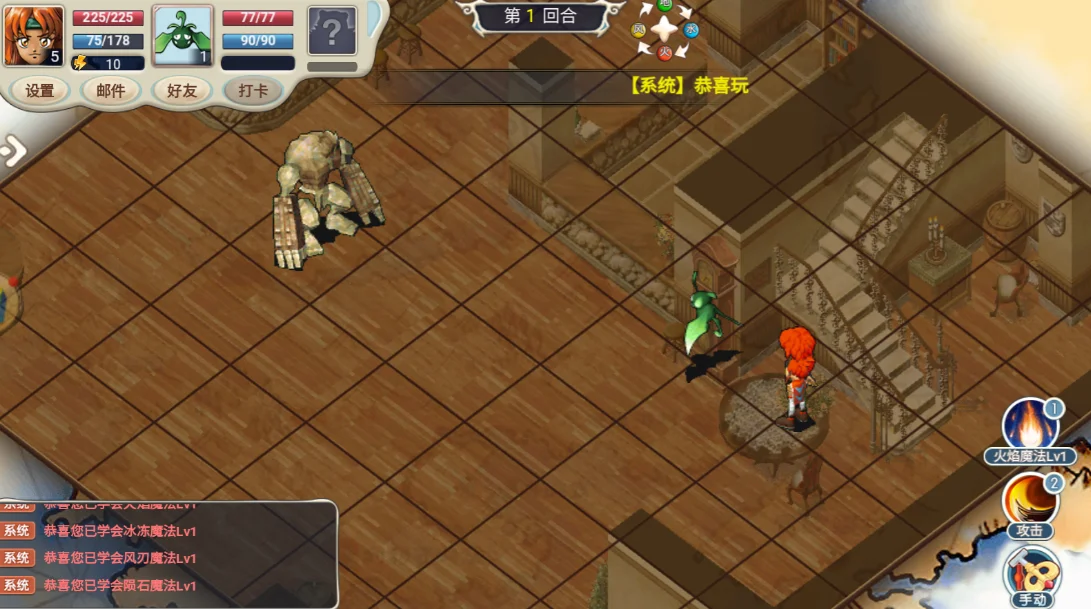Screen dimensions: 1091x609
Task: Select the red-haired hero portrait
Action: tap(34, 36)
